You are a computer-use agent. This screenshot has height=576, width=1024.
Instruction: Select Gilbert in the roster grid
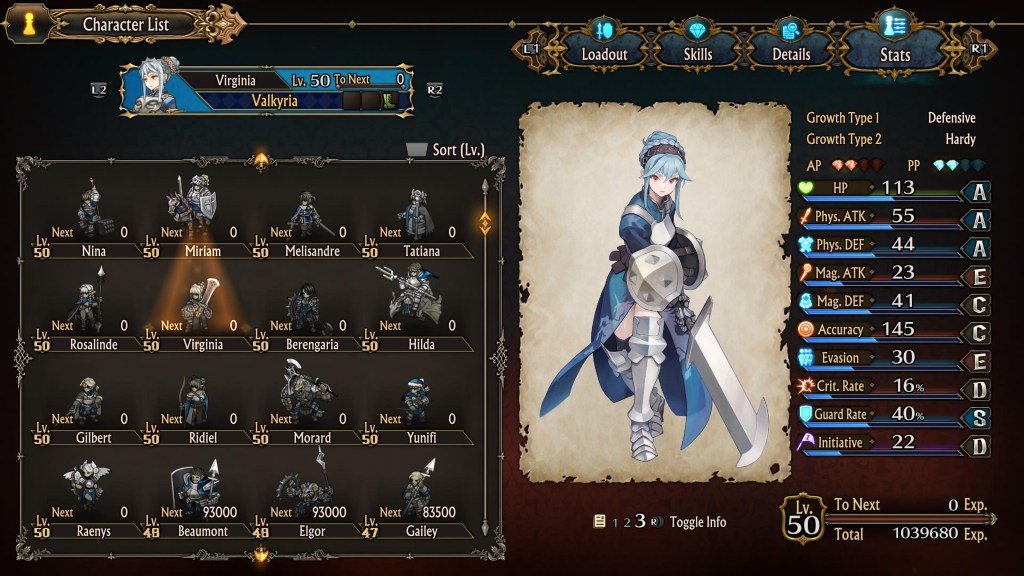92,405
